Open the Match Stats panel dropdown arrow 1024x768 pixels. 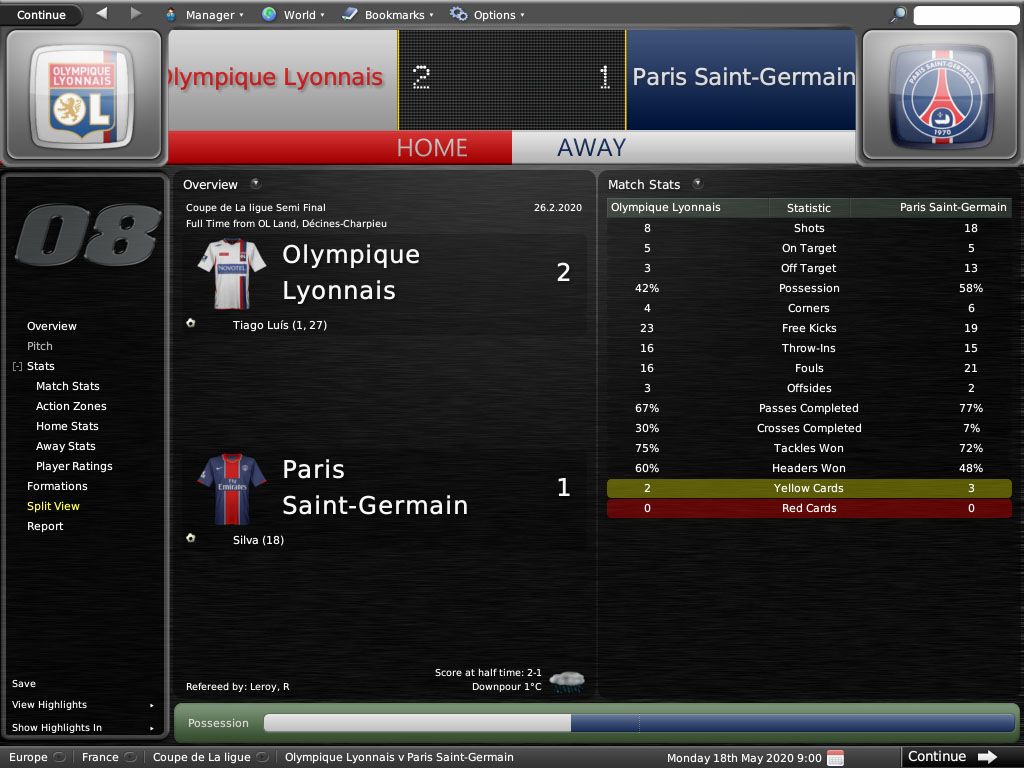tap(697, 184)
